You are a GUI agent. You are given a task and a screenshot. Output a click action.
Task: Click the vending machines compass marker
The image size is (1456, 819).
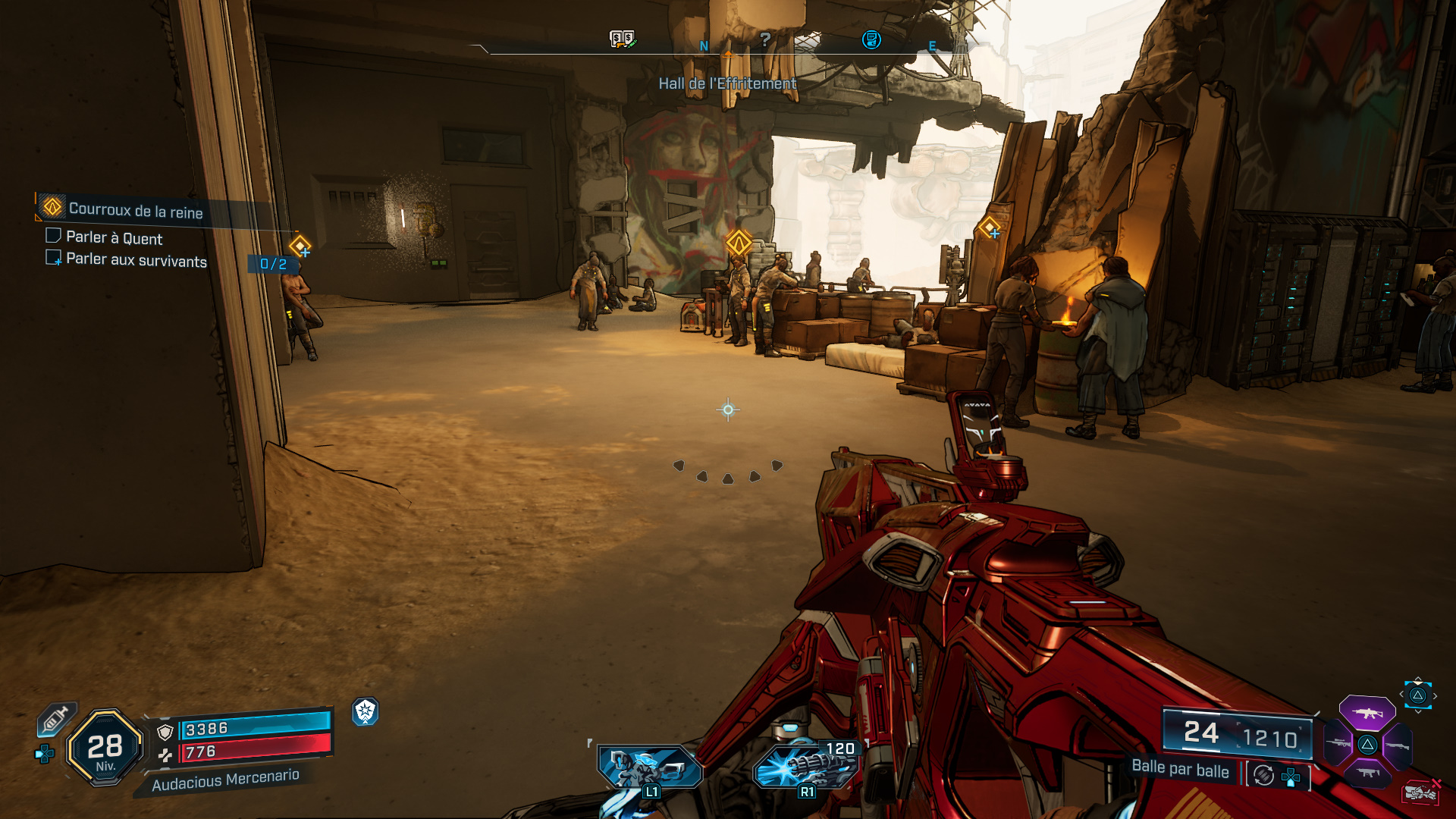coord(622,39)
